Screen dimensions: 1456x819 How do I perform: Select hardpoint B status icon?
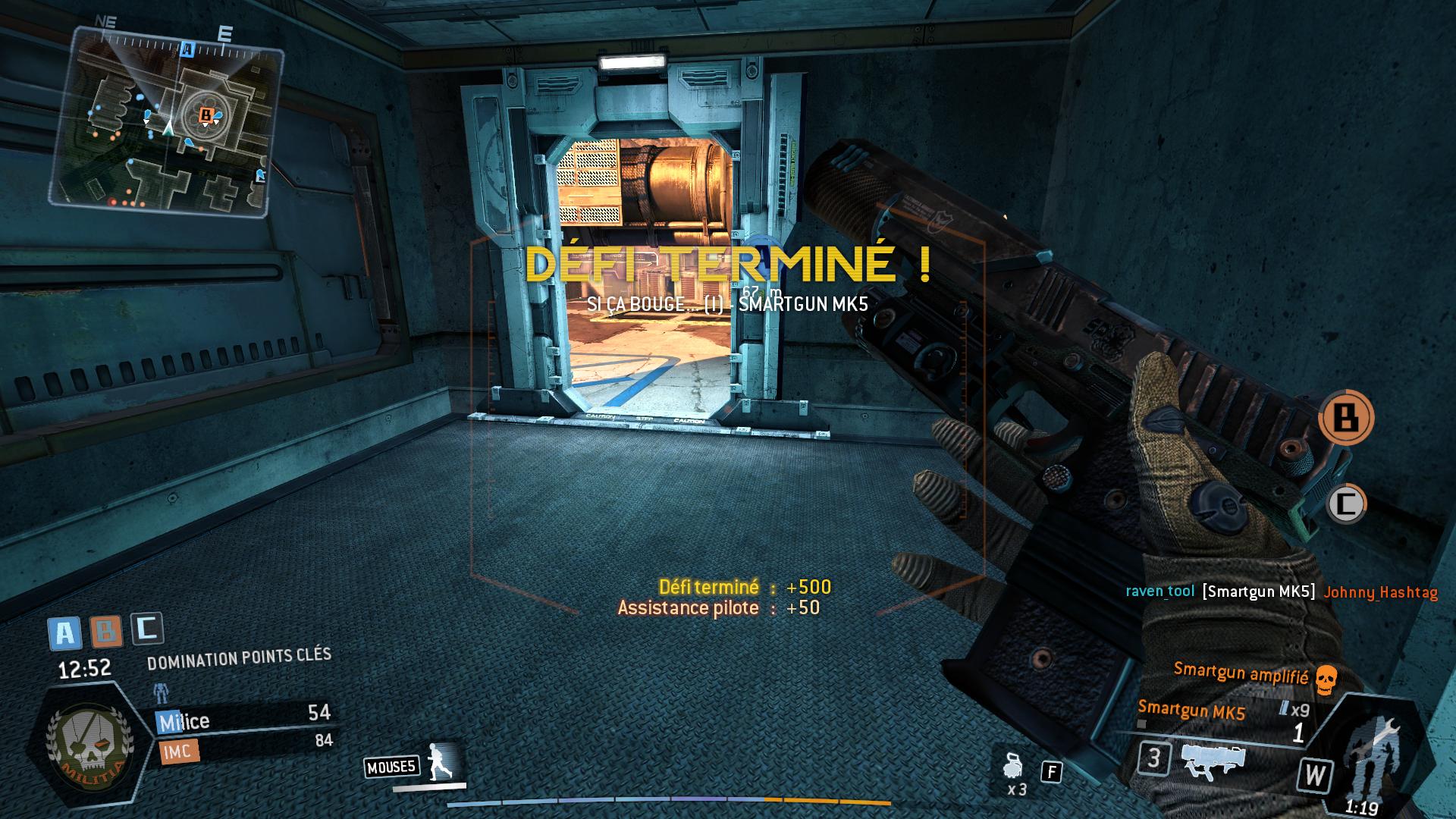point(106,630)
